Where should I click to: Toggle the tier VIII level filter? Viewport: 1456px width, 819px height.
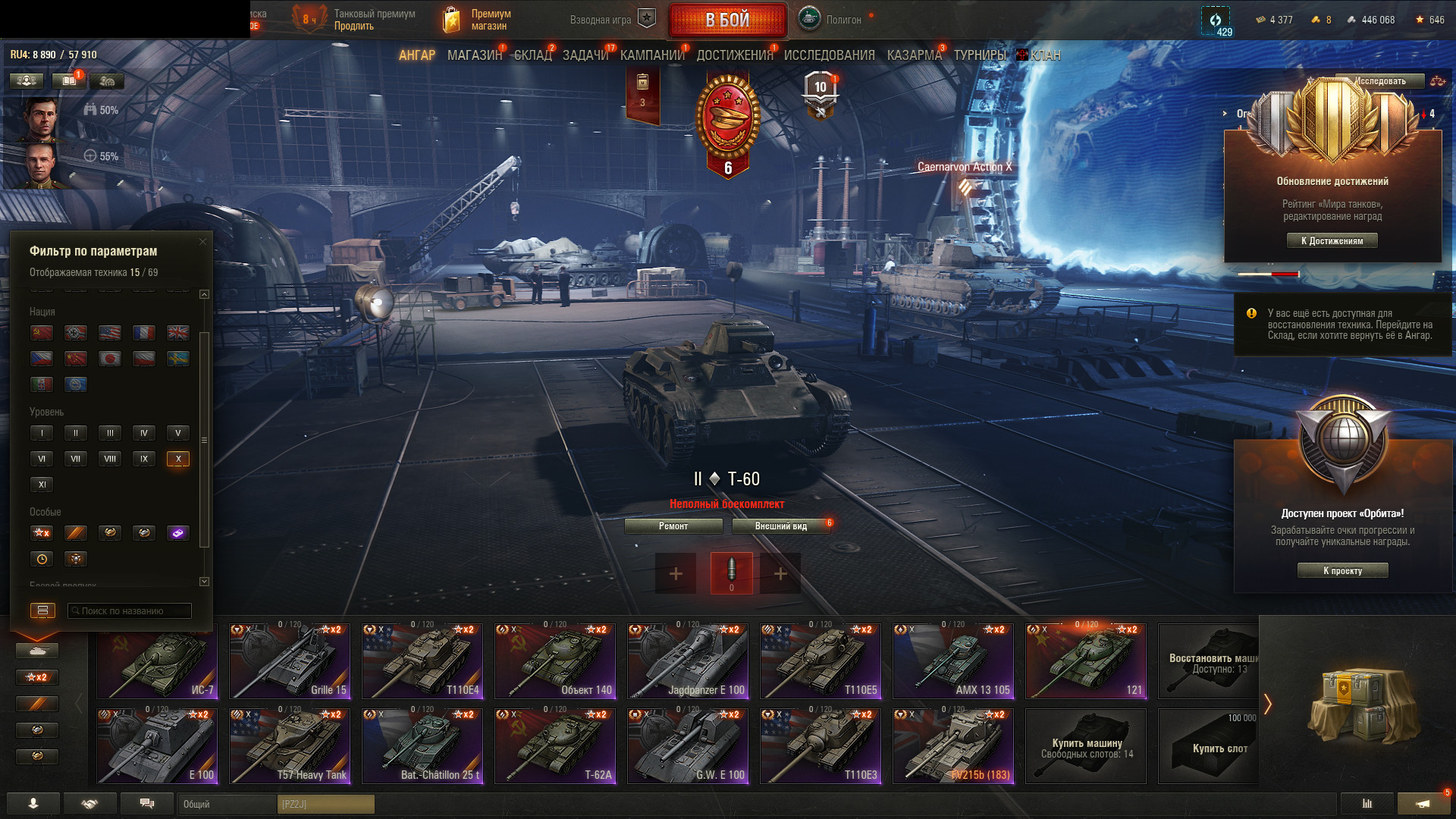[110, 459]
